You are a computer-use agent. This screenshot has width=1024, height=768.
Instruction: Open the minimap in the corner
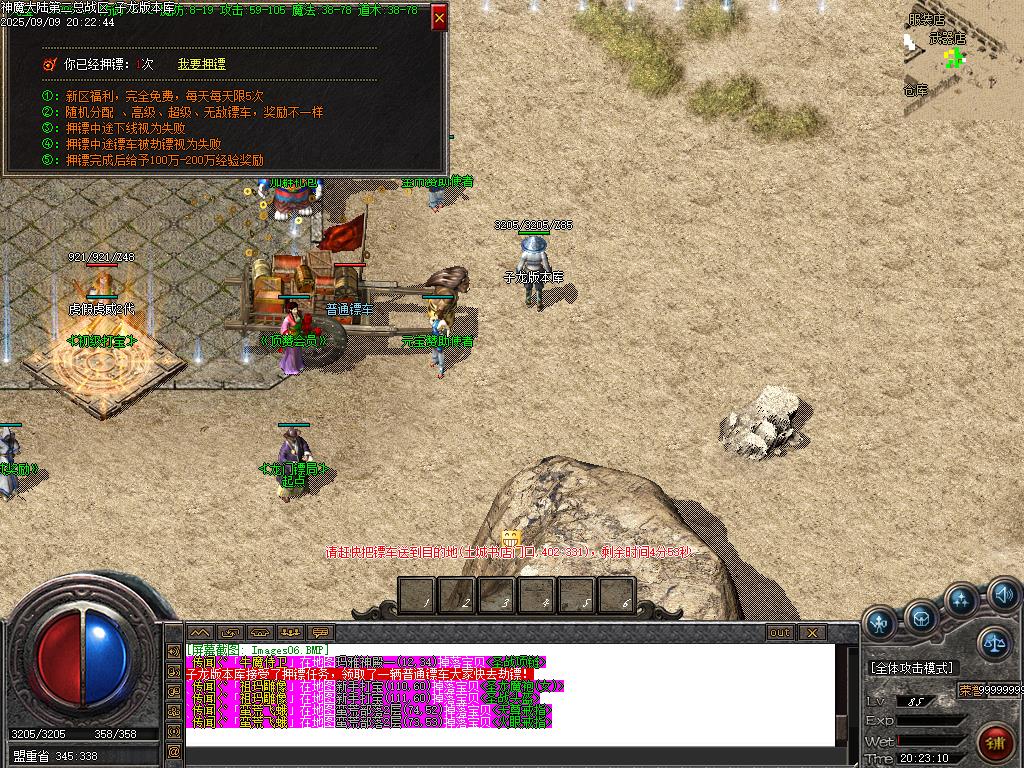pyautogui.click(x=963, y=58)
